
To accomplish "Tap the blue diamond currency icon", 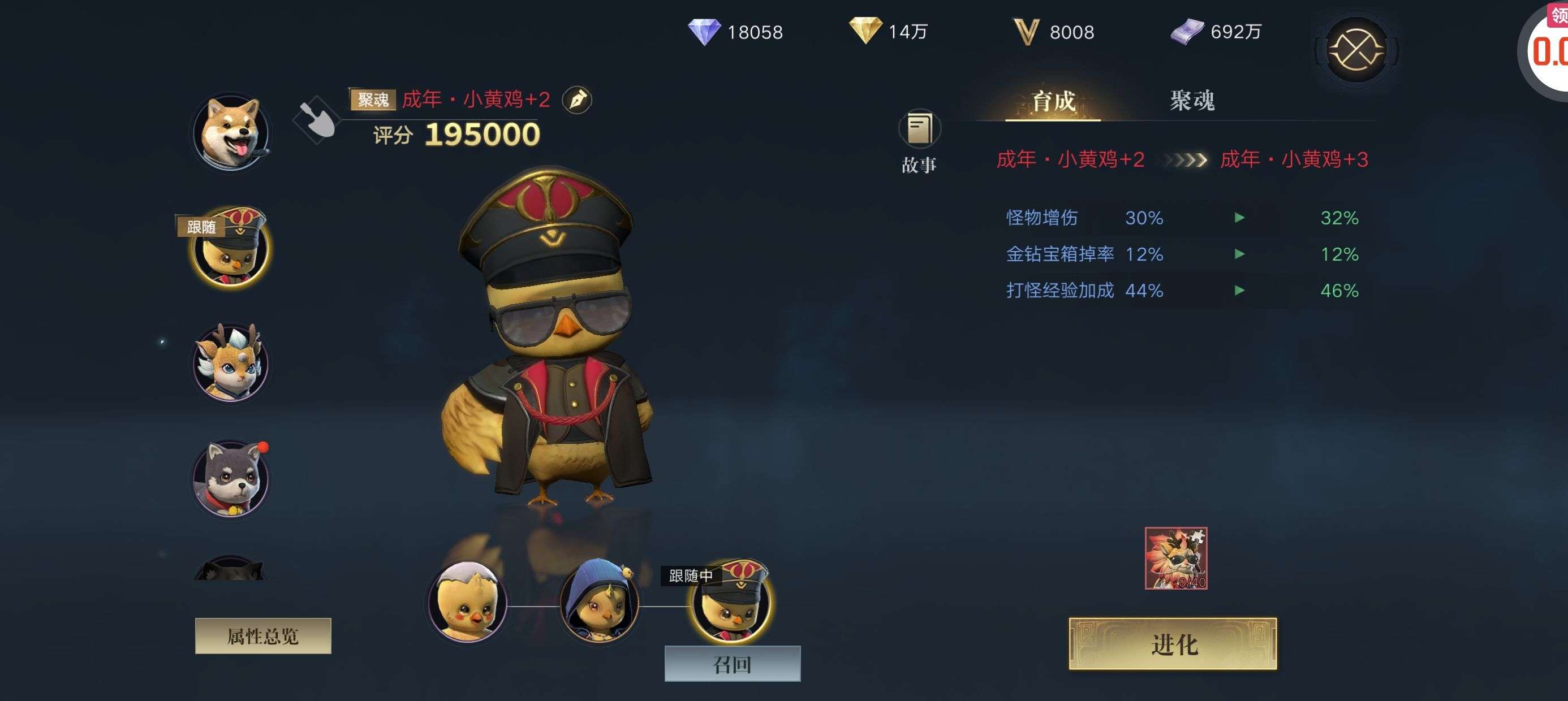I will [704, 32].
